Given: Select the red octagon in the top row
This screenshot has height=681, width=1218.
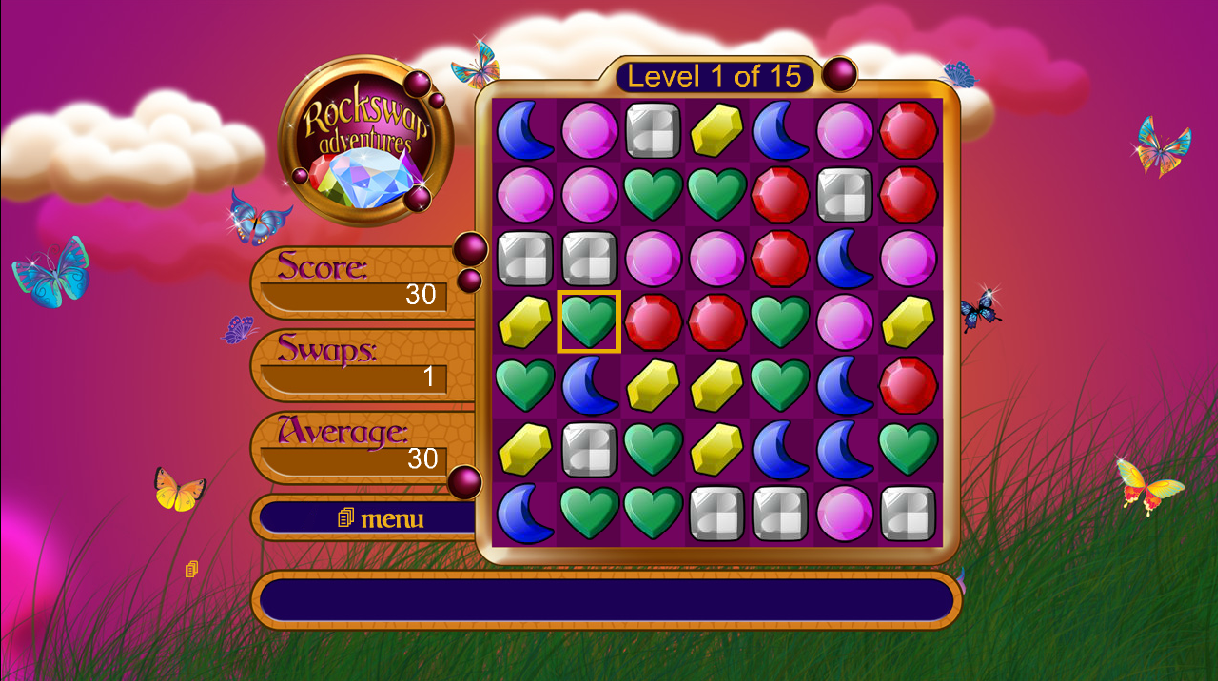Looking at the screenshot, I should point(908,130).
